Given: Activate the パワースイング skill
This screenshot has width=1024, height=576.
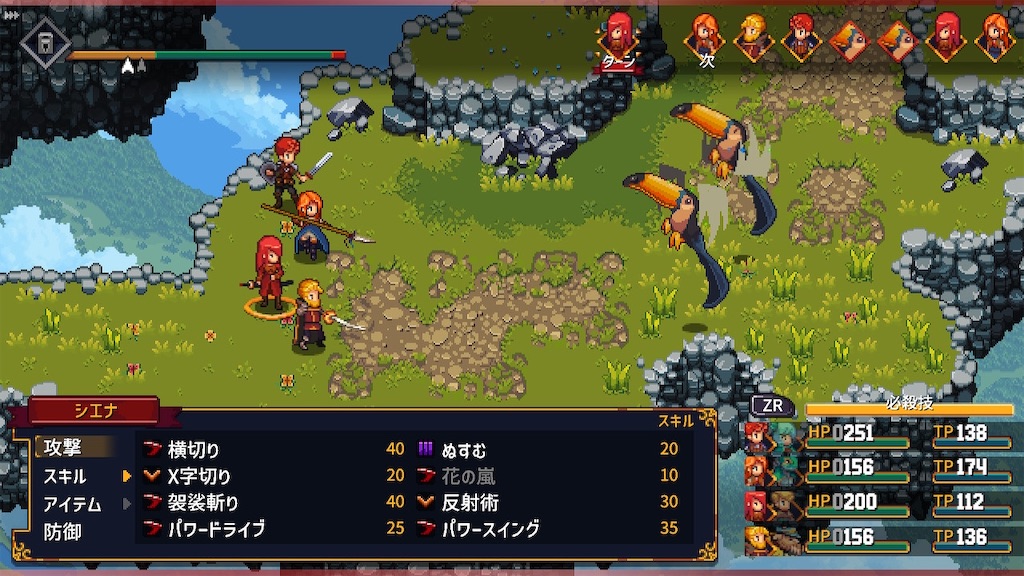Looking at the screenshot, I should pos(490,529).
